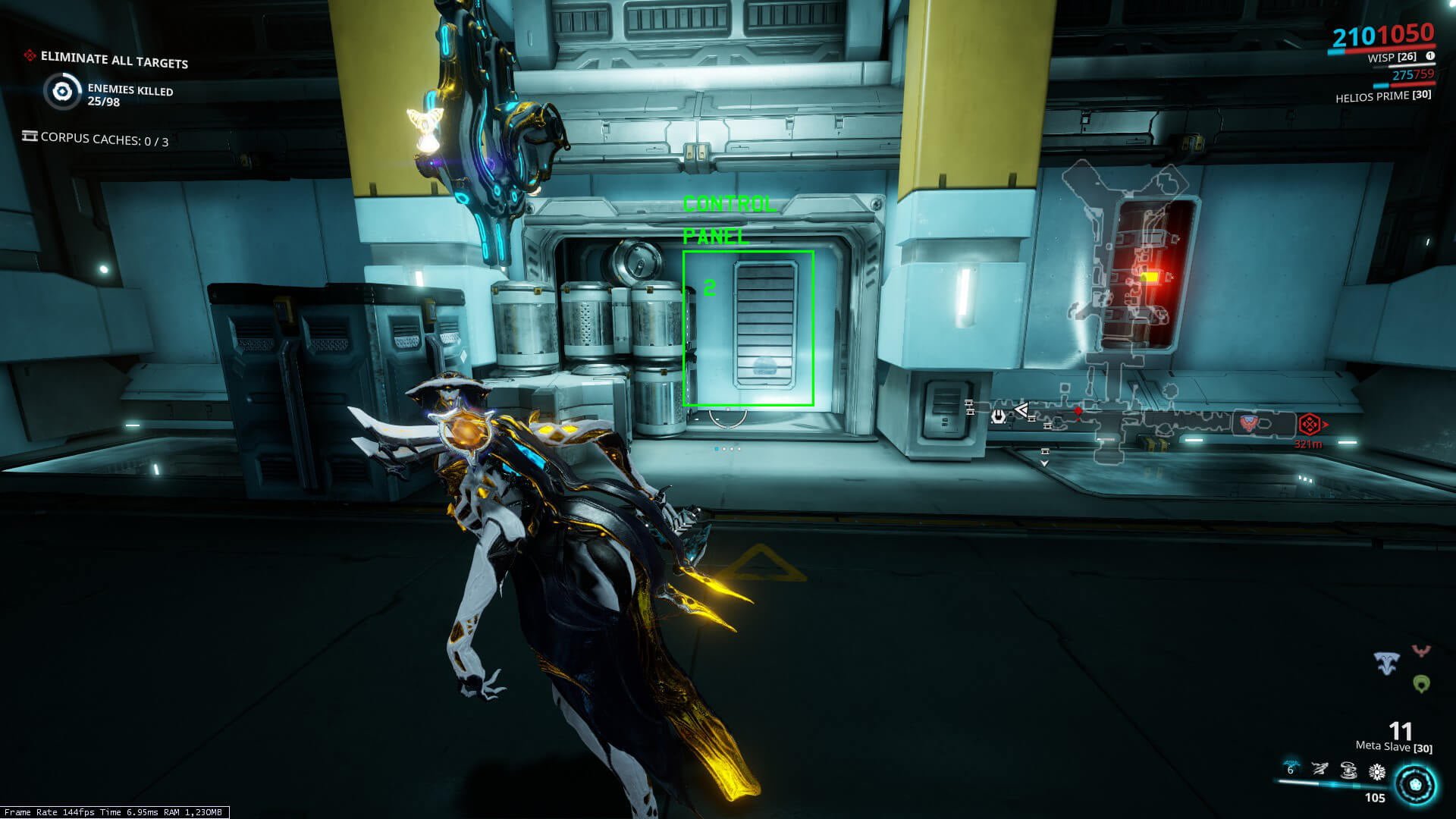
Task: Activate Wisp's second ability icon
Action: pyautogui.click(x=1320, y=770)
